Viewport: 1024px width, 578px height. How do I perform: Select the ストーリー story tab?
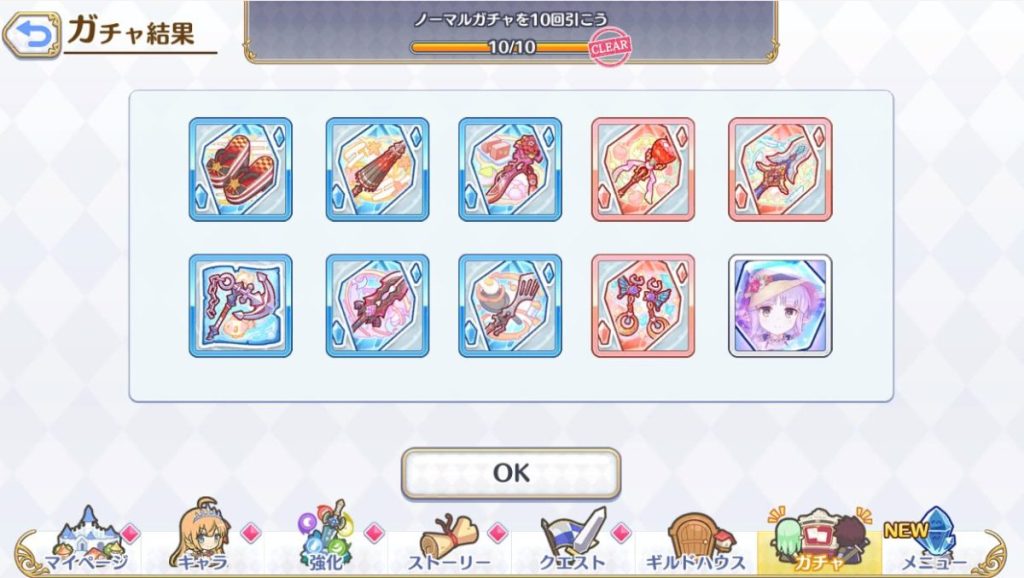pos(448,544)
